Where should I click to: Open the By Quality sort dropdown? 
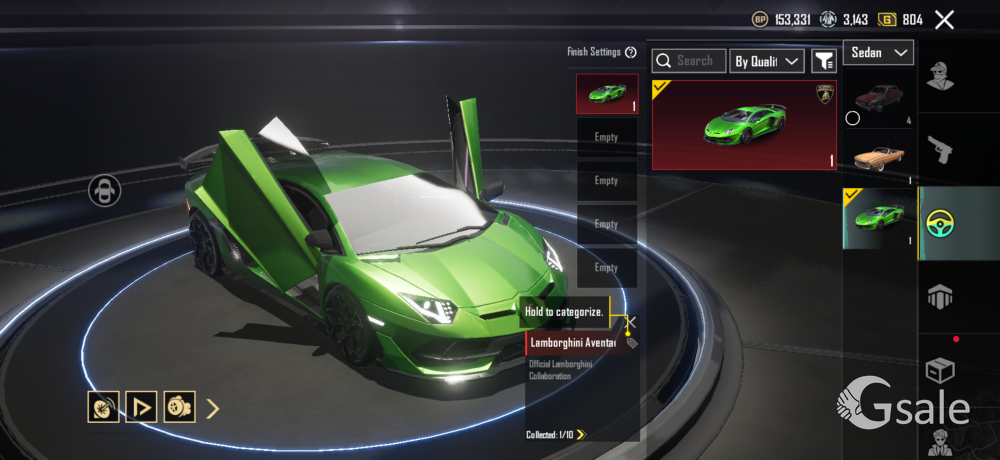pos(767,61)
